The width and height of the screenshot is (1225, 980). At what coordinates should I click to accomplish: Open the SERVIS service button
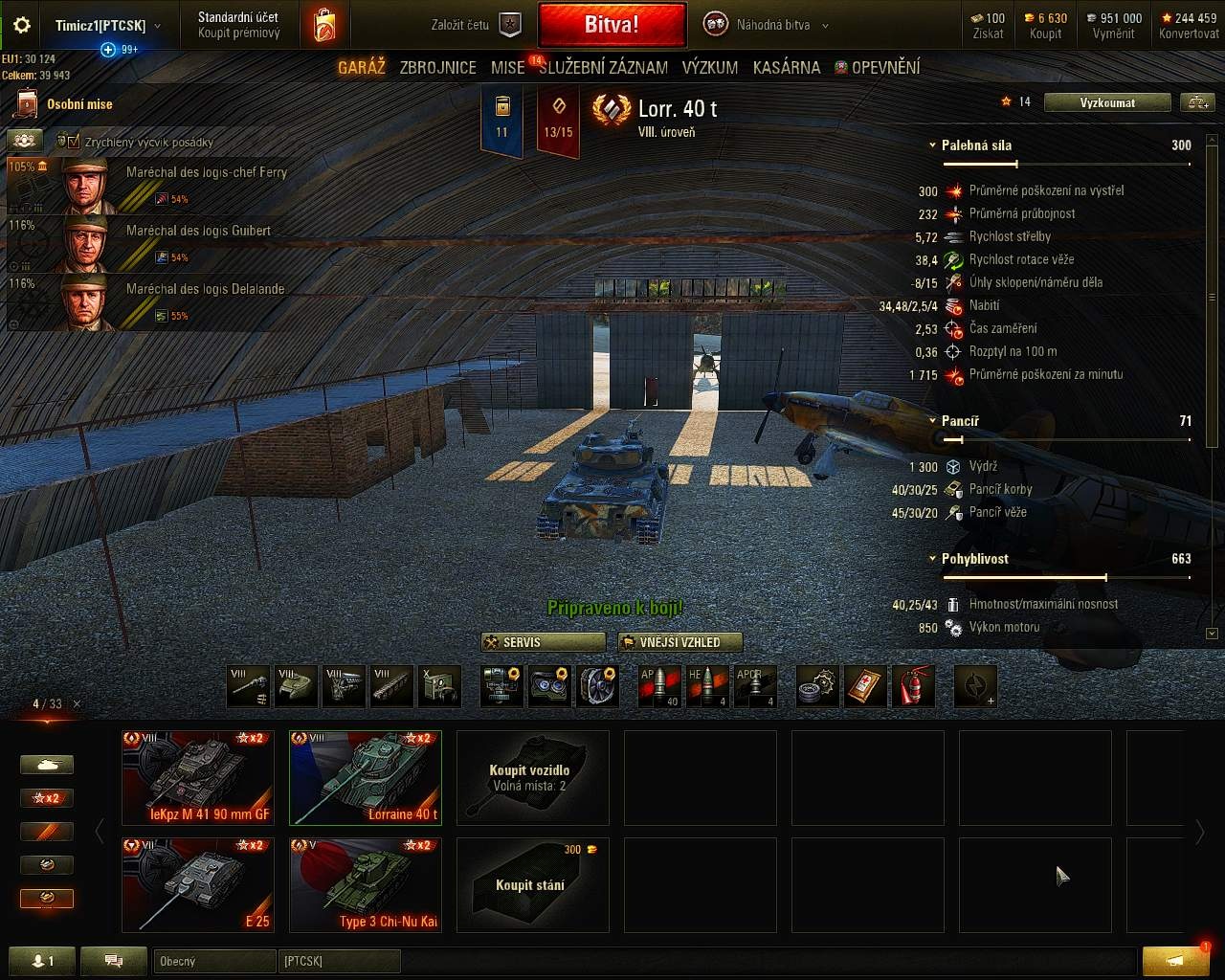(x=544, y=642)
